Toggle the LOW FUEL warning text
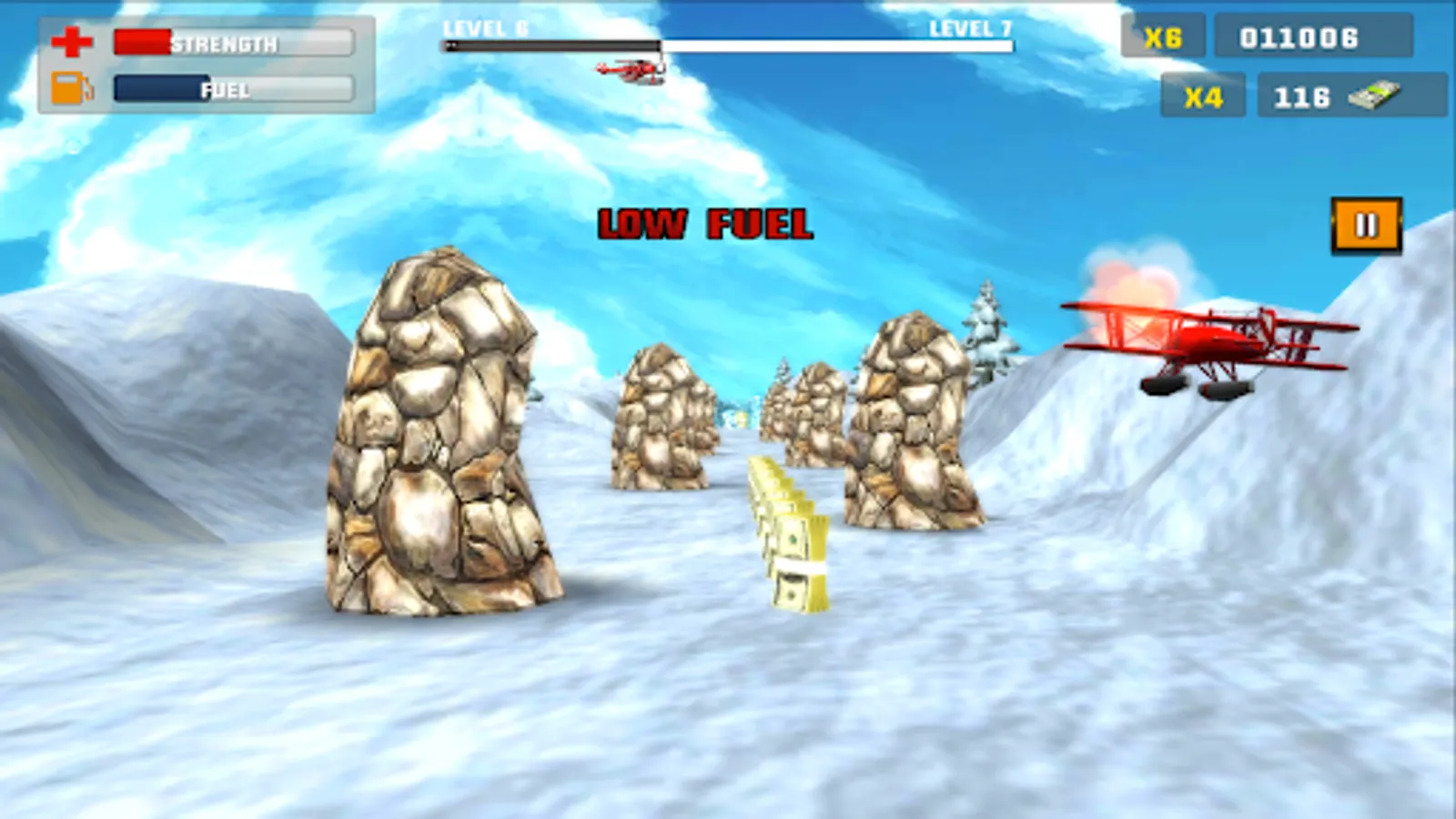The image size is (1456, 819). pos(707,221)
